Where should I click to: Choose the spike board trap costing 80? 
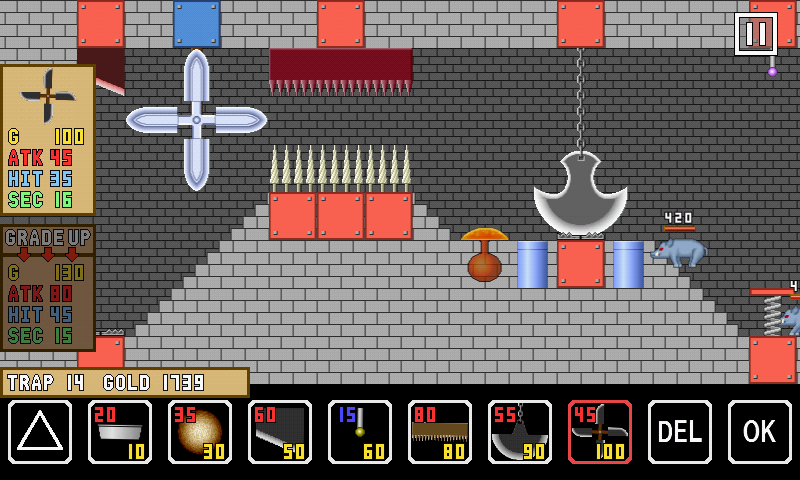(x=440, y=432)
